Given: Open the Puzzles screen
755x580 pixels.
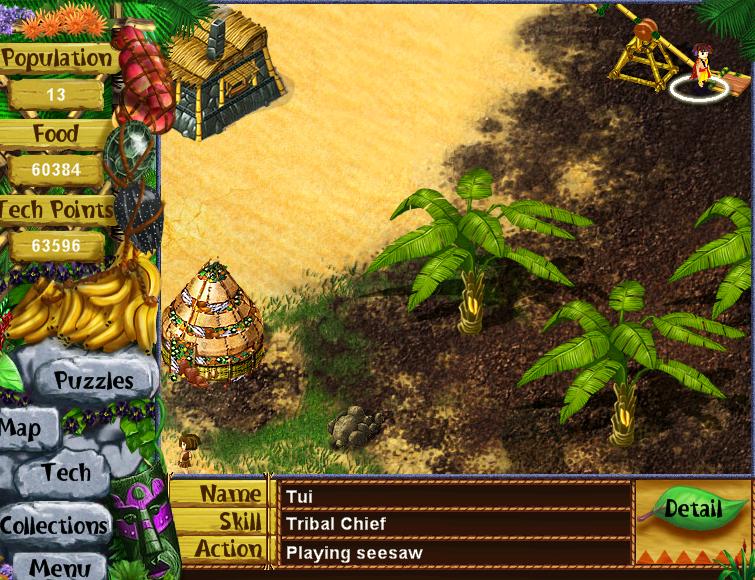Looking at the screenshot, I should 93,380.
